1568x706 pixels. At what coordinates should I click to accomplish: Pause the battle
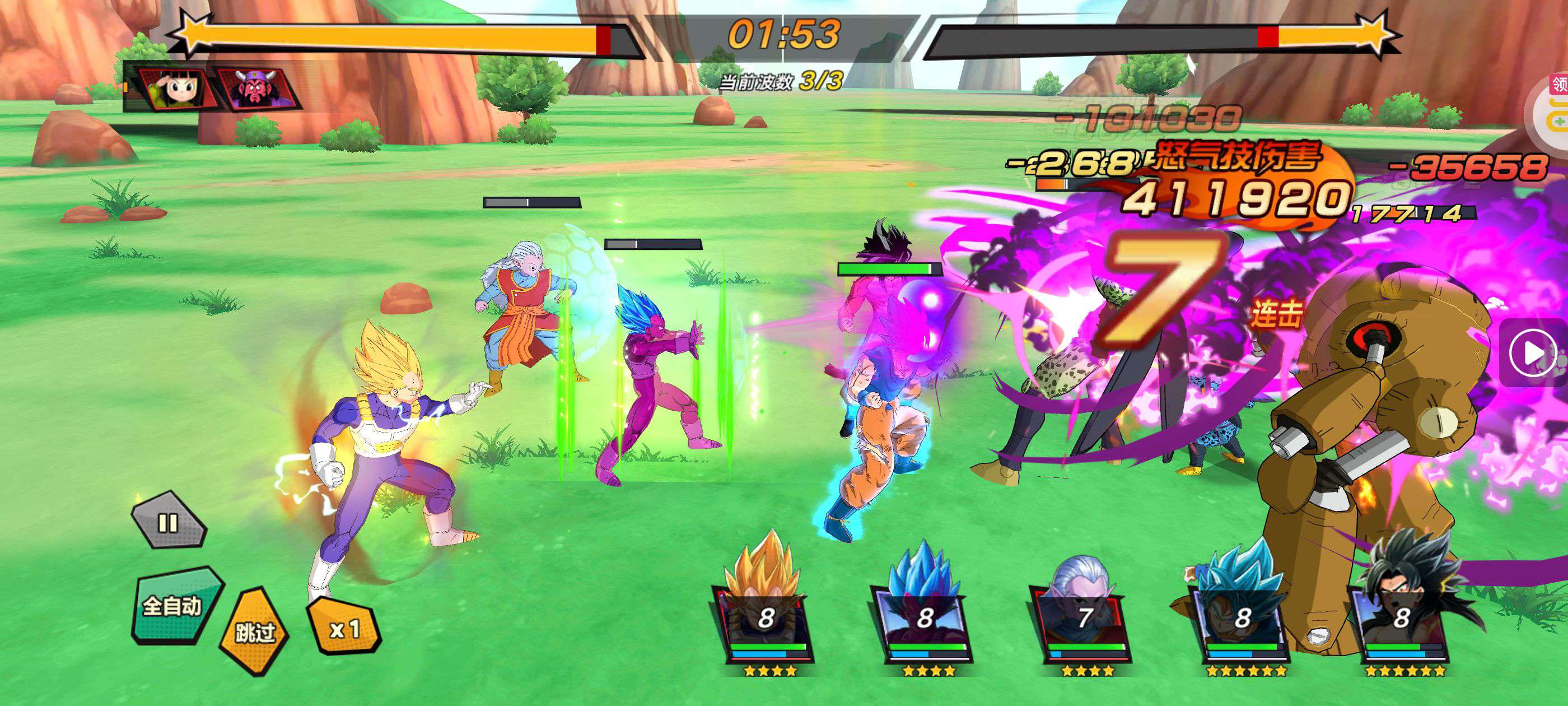(x=168, y=522)
